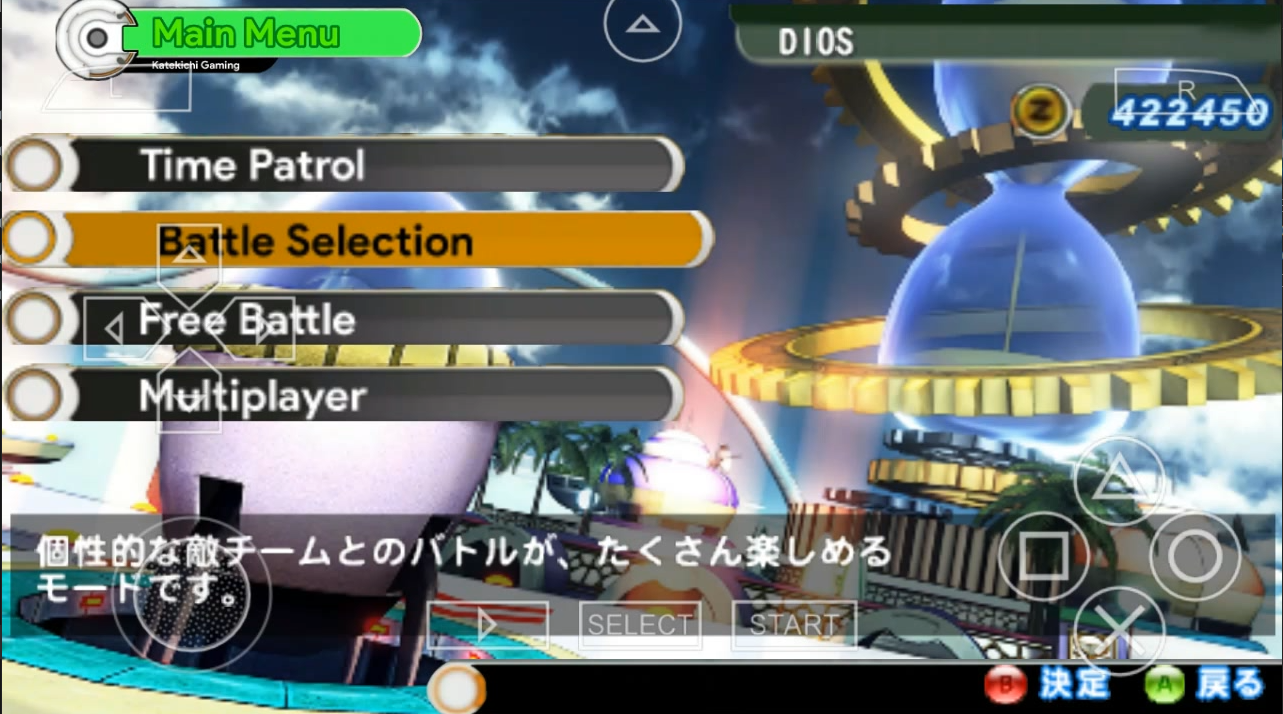Tap the emulator START button

pos(794,625)
